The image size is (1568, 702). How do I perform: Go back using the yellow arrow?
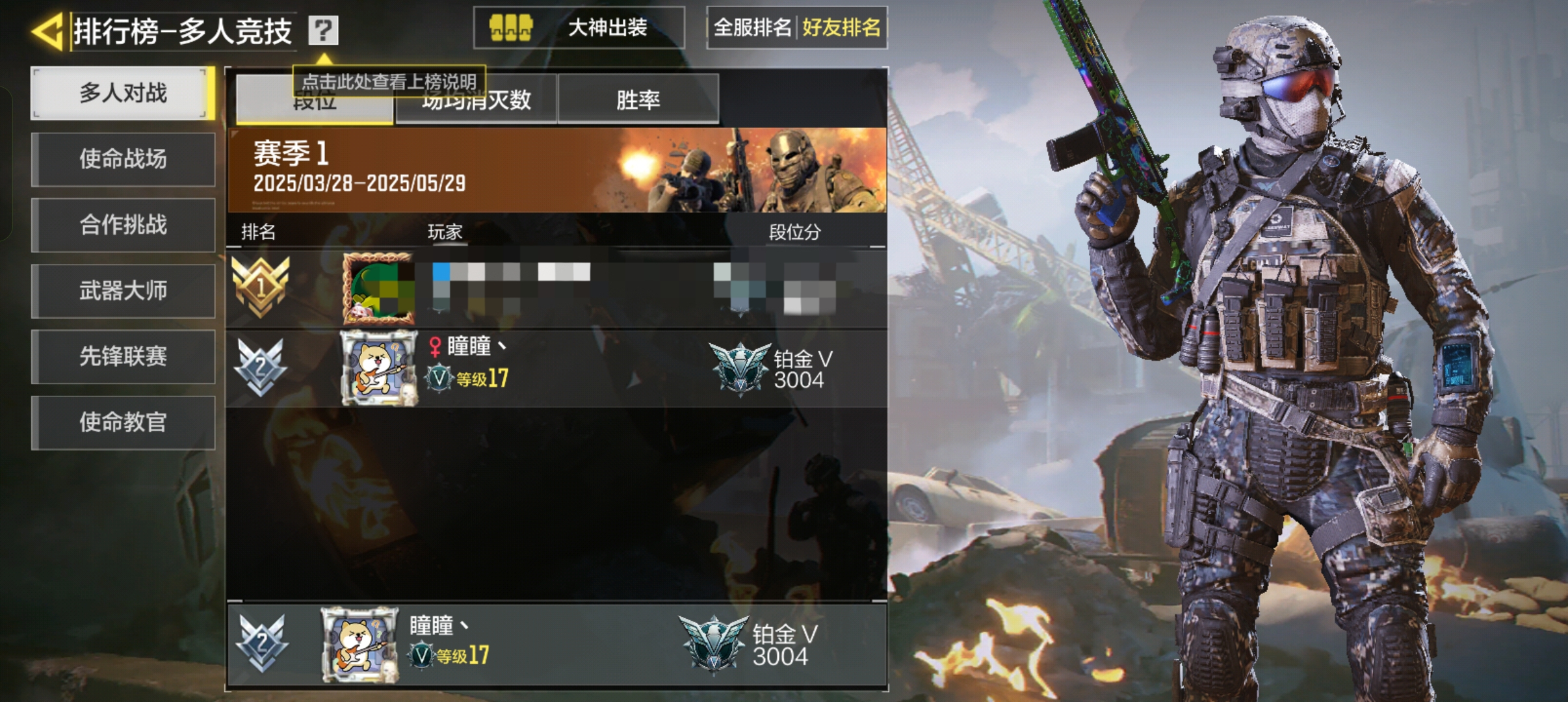coord(47,31)
